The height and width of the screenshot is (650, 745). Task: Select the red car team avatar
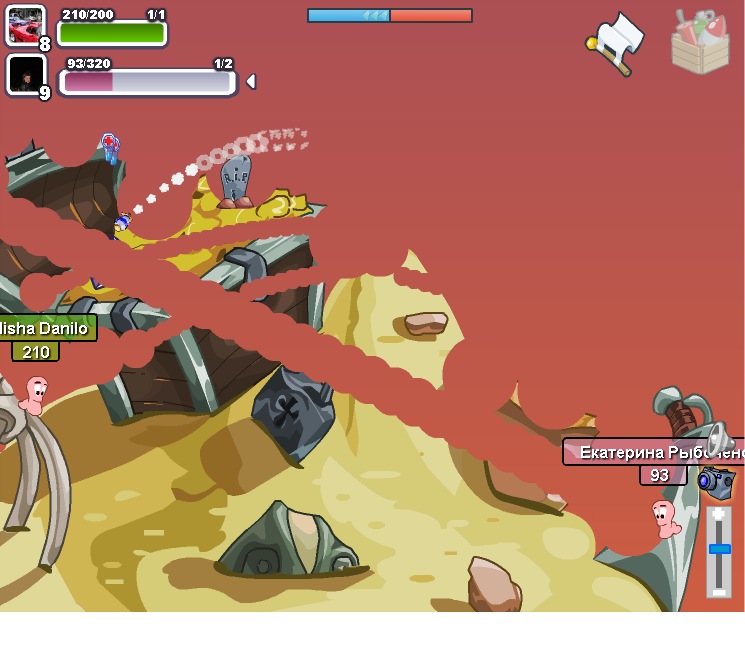click(25, 25)
